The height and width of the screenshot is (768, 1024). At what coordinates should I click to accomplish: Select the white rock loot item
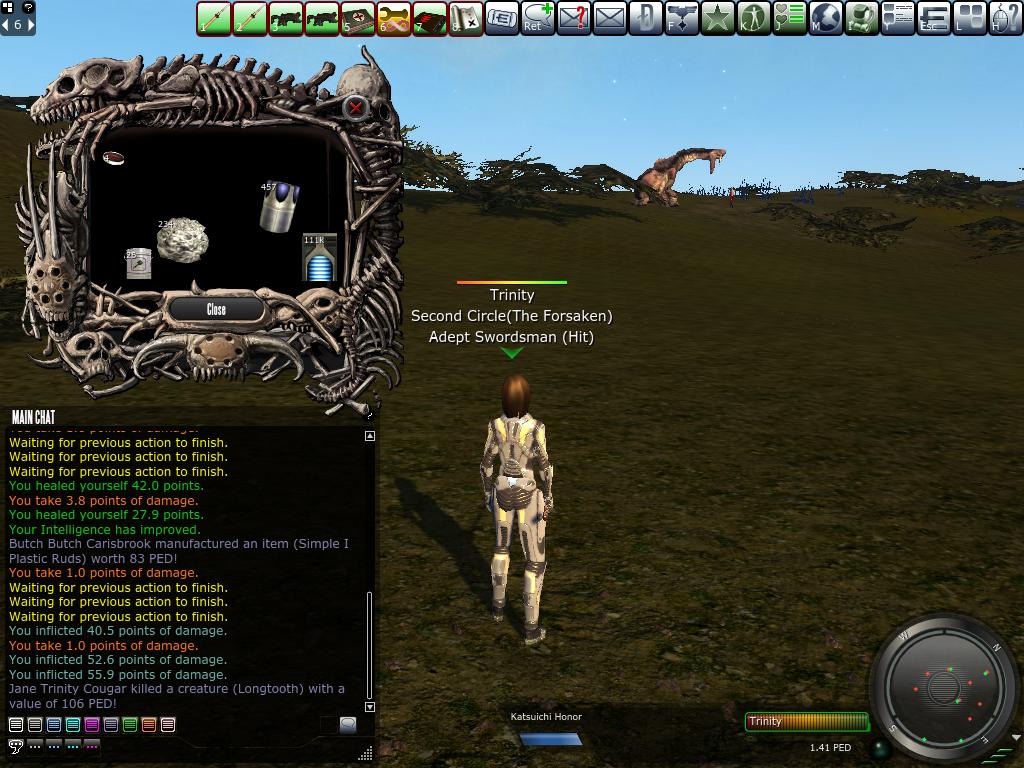[182, 241]
